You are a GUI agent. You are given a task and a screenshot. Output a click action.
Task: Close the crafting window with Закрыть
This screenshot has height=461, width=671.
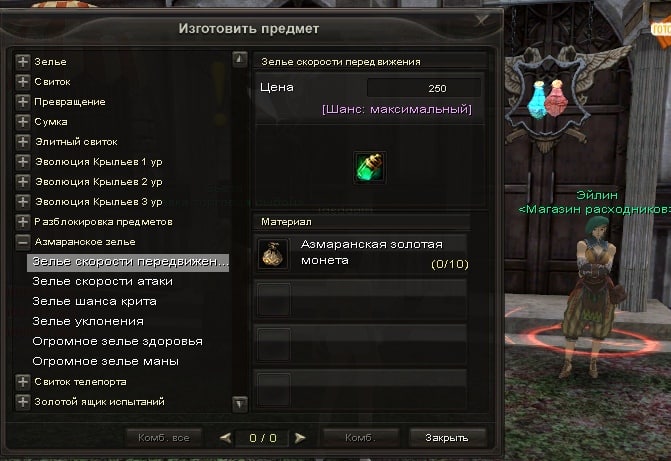tap(446, 438)
